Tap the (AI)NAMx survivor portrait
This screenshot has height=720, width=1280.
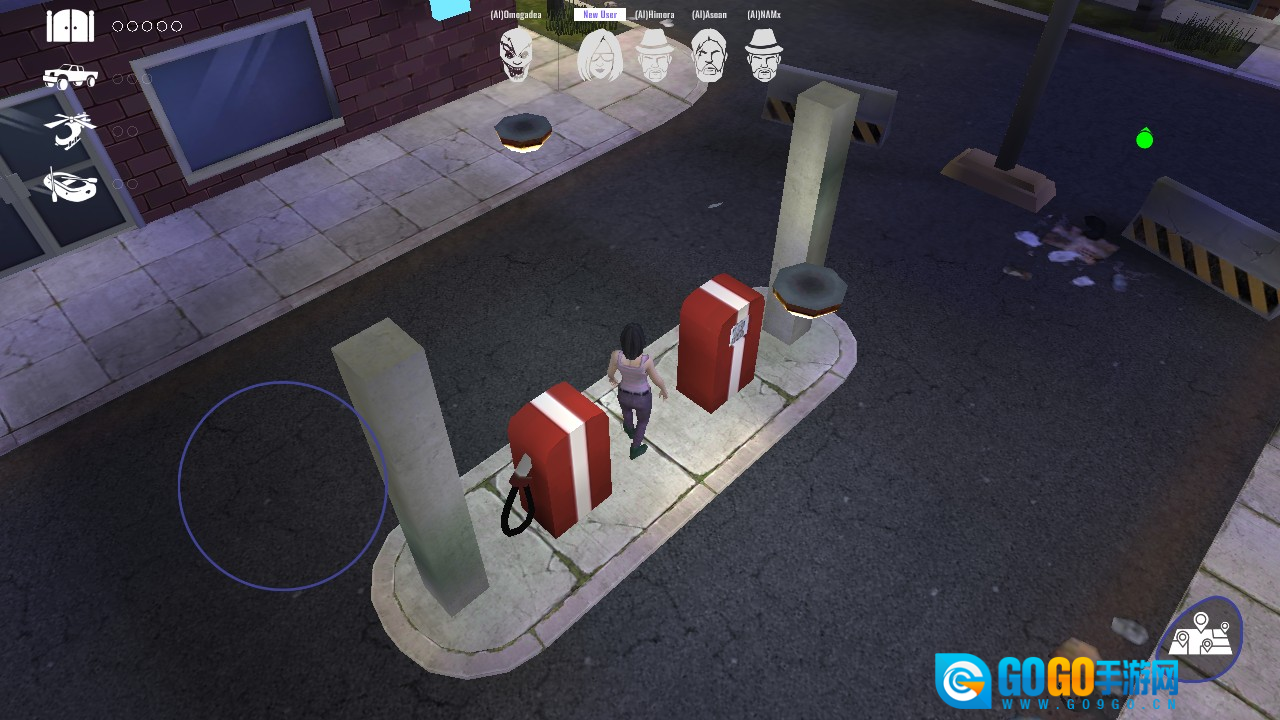coord(764,55)
